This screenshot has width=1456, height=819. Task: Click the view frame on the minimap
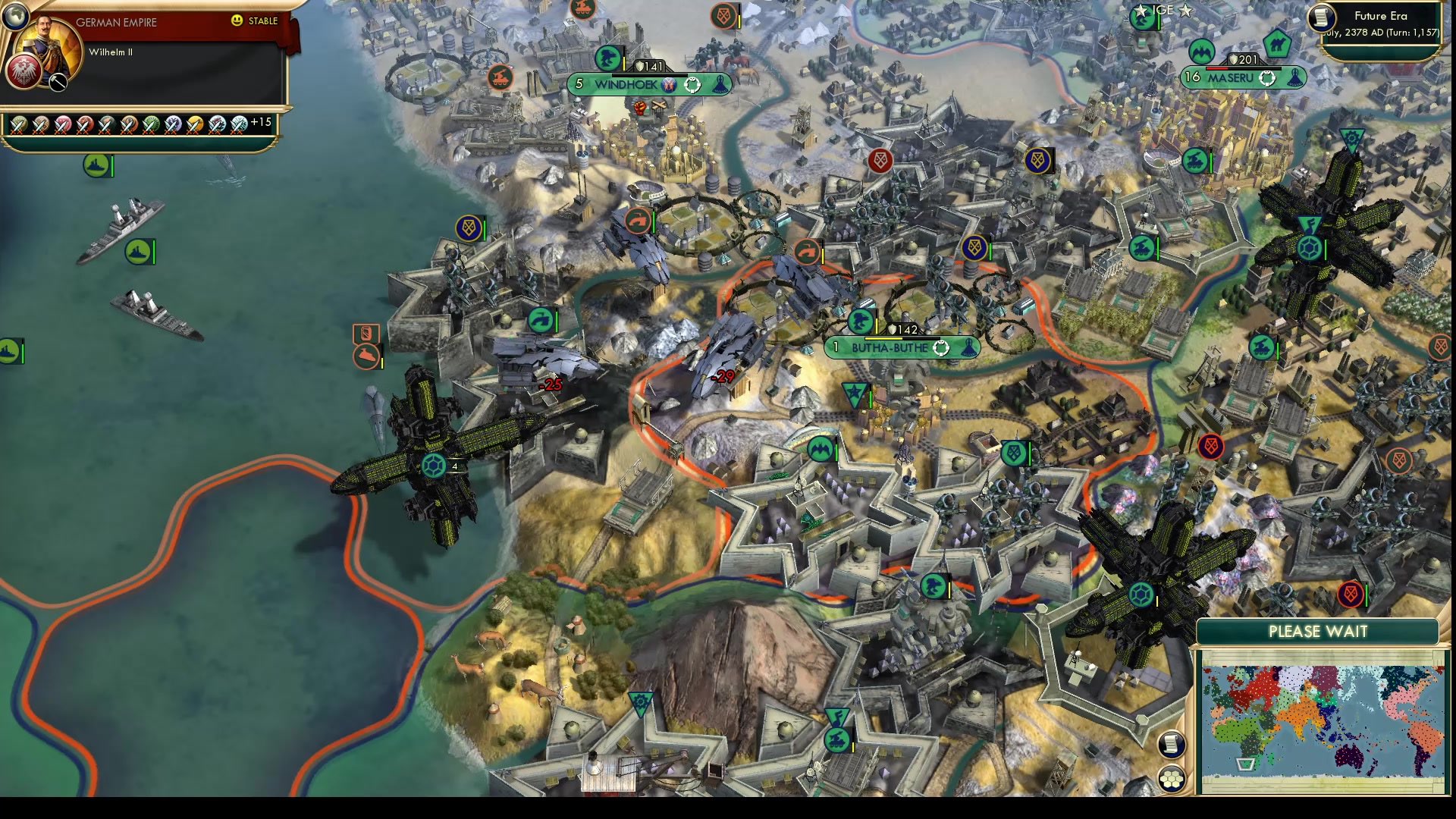tap(1245, 764)
